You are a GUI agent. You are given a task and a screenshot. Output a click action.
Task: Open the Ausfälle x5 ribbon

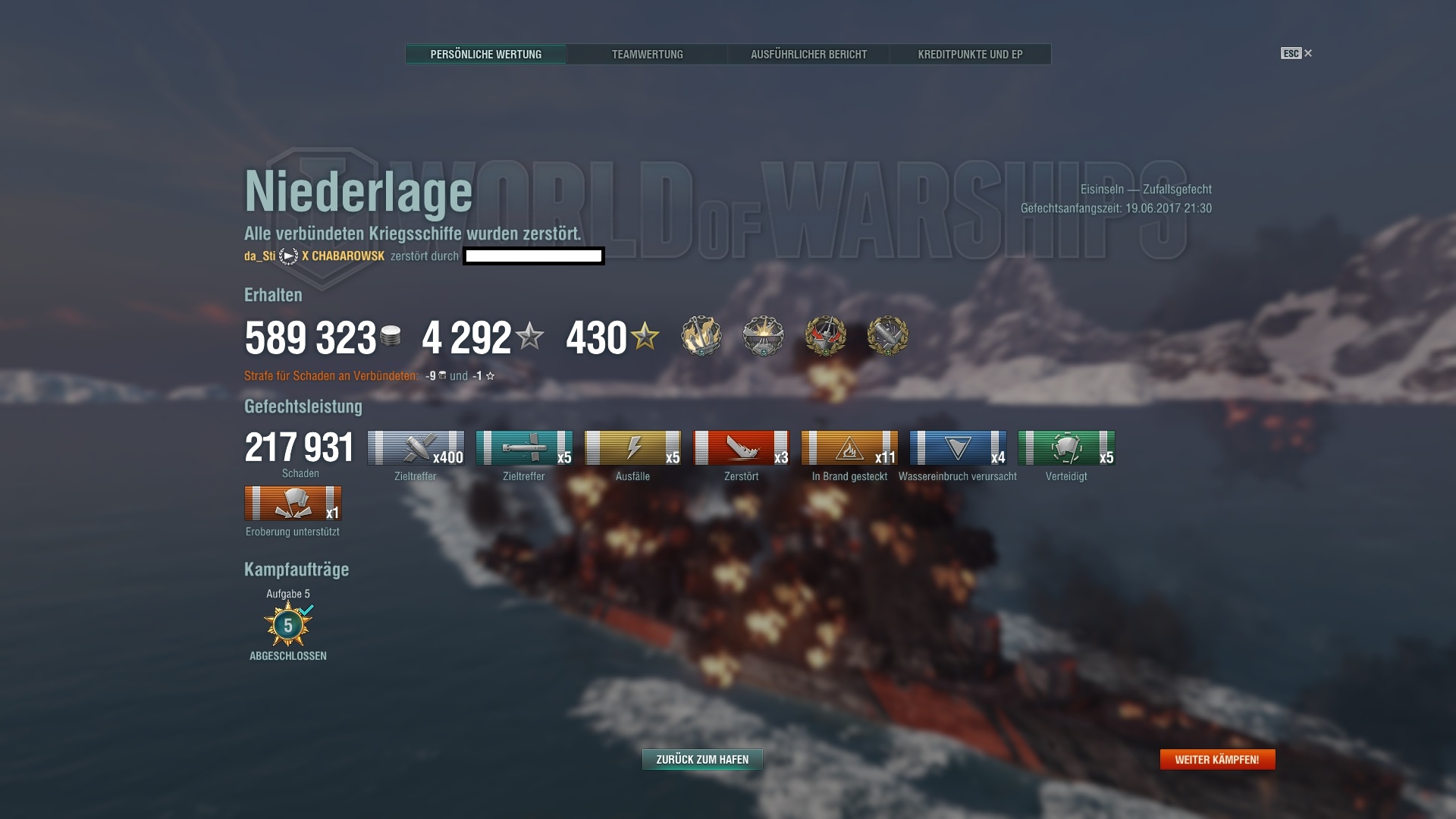[x=632, y=447]
